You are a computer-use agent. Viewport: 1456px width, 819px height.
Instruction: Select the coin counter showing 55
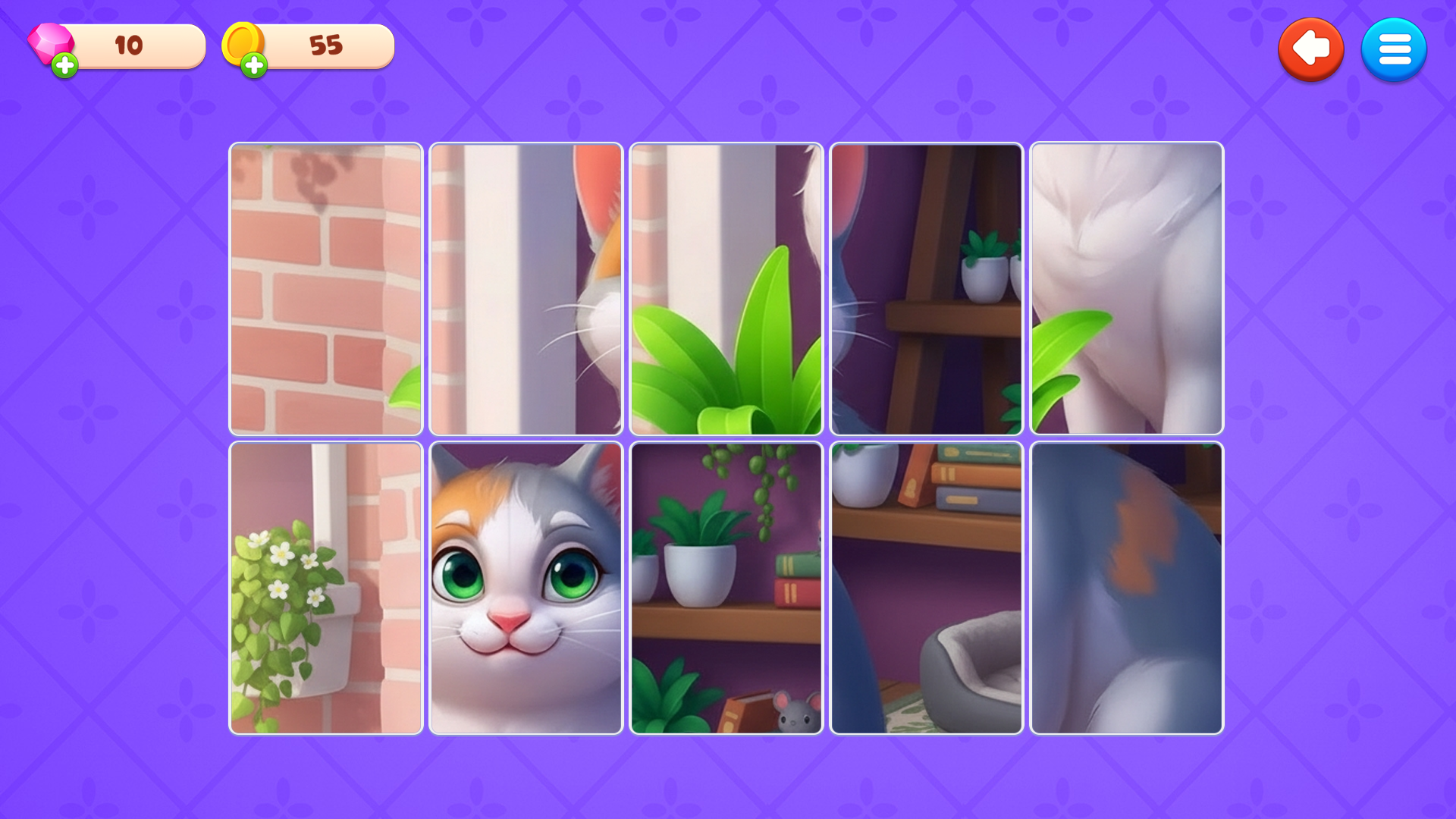click(326, 45)
